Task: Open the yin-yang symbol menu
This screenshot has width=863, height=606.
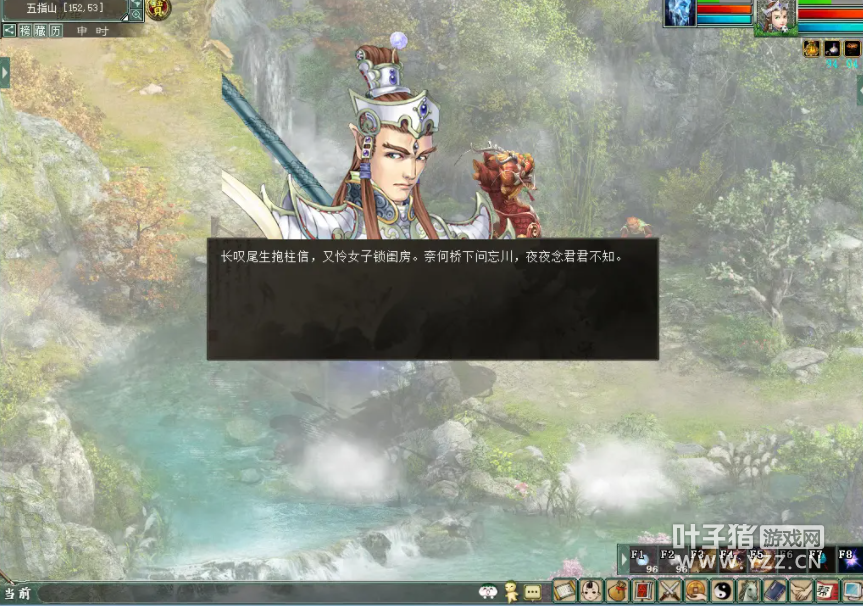Action: pos(721,591)
